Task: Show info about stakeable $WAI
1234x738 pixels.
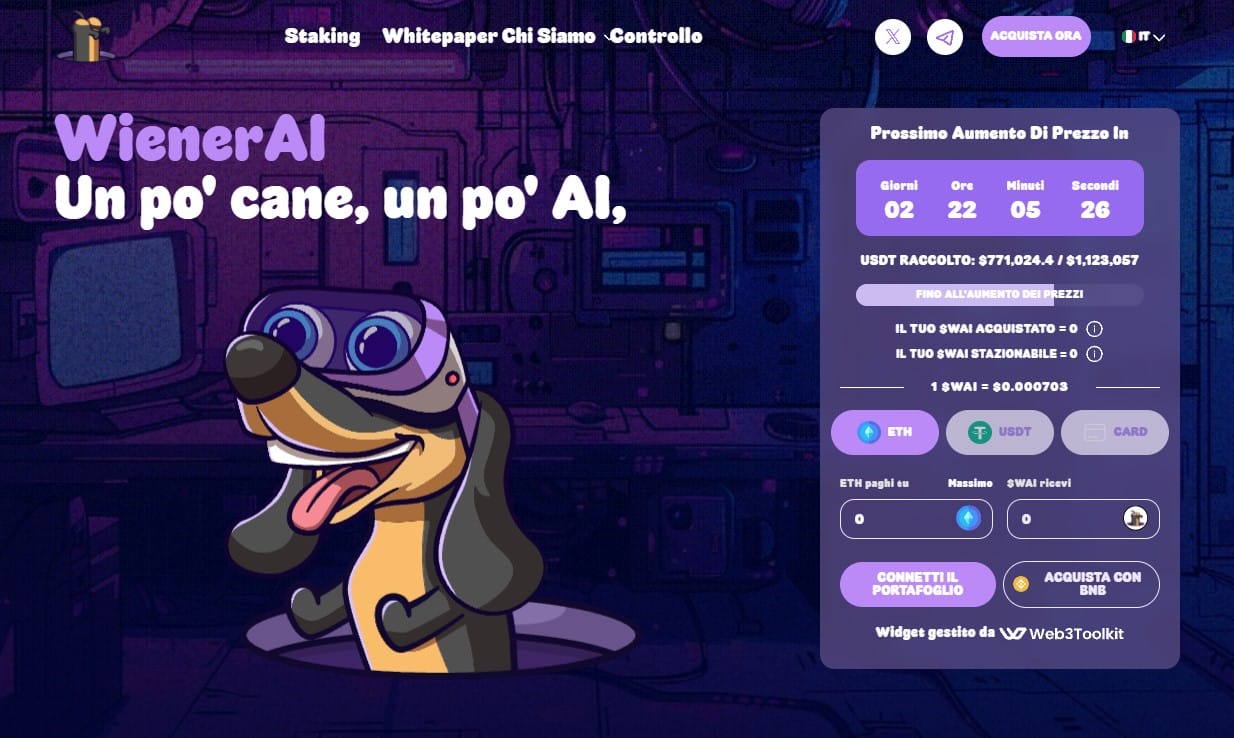Action: 1094,354
